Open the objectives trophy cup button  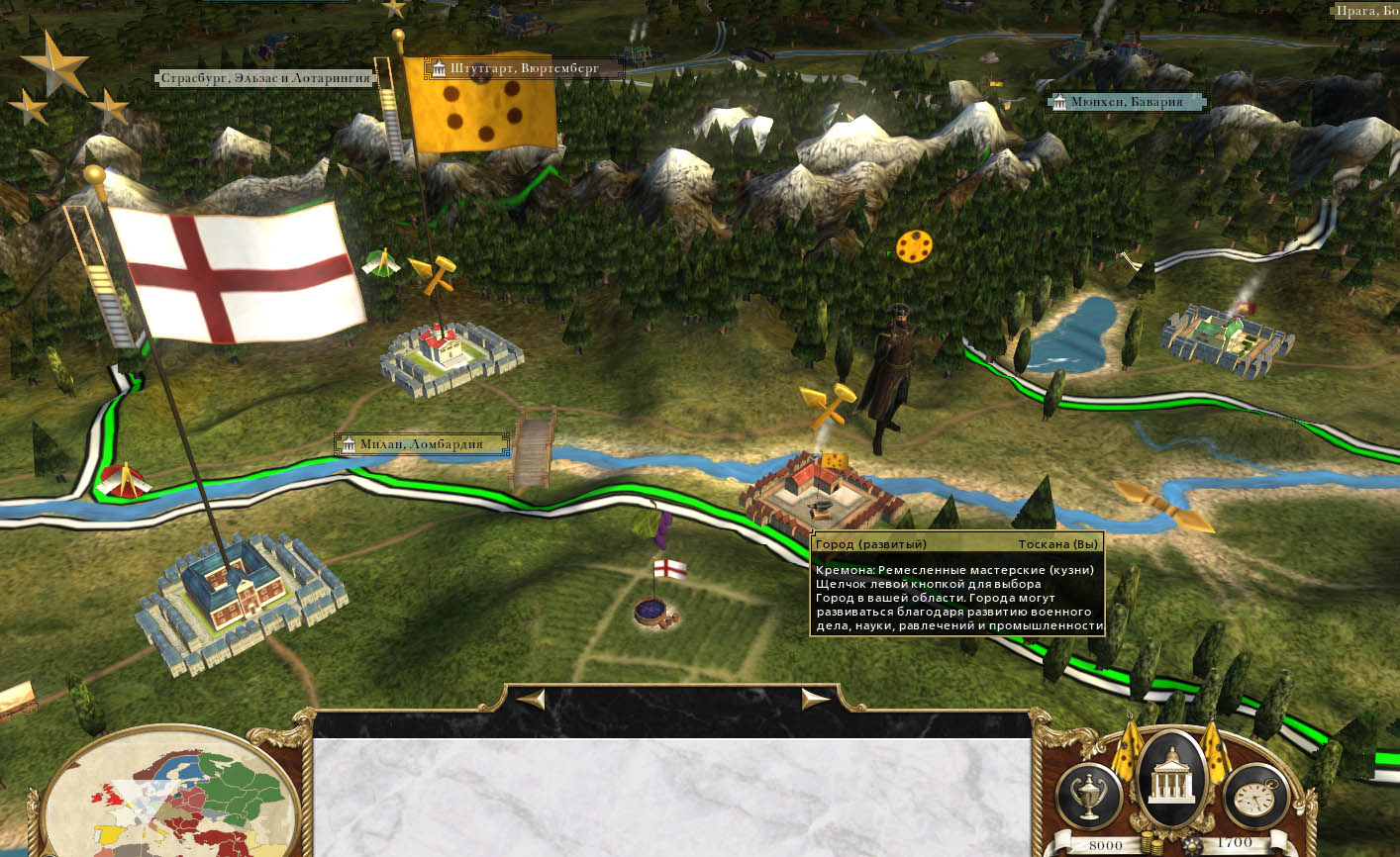click(1089, 795)
